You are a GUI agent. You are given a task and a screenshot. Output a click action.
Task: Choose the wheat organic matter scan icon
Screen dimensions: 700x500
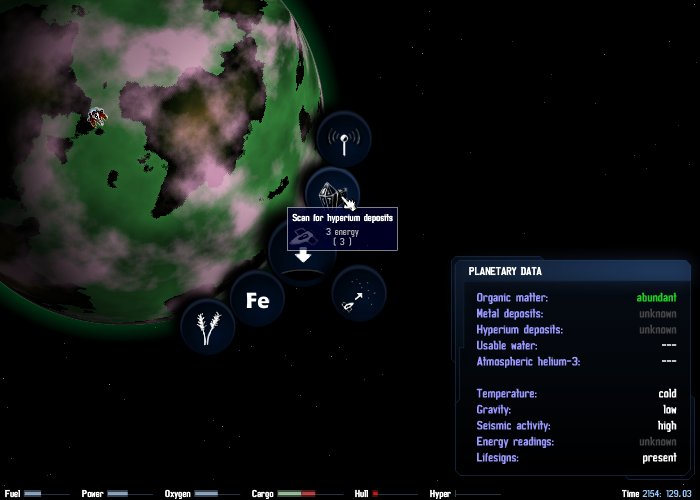tap(208, 327)
